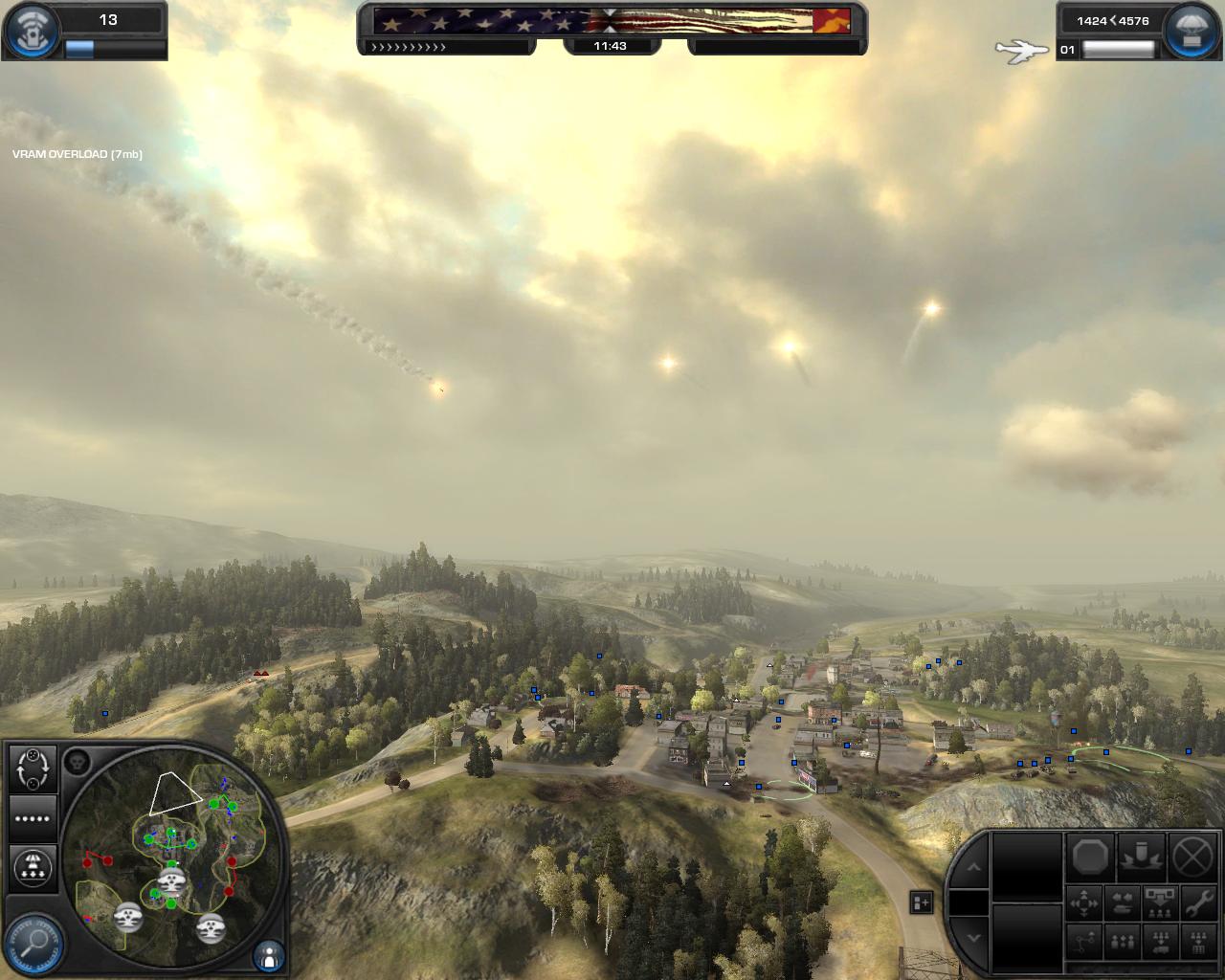Toggle the skull icon above the minimap
The image size is (1225, 980).
[78, 762]
